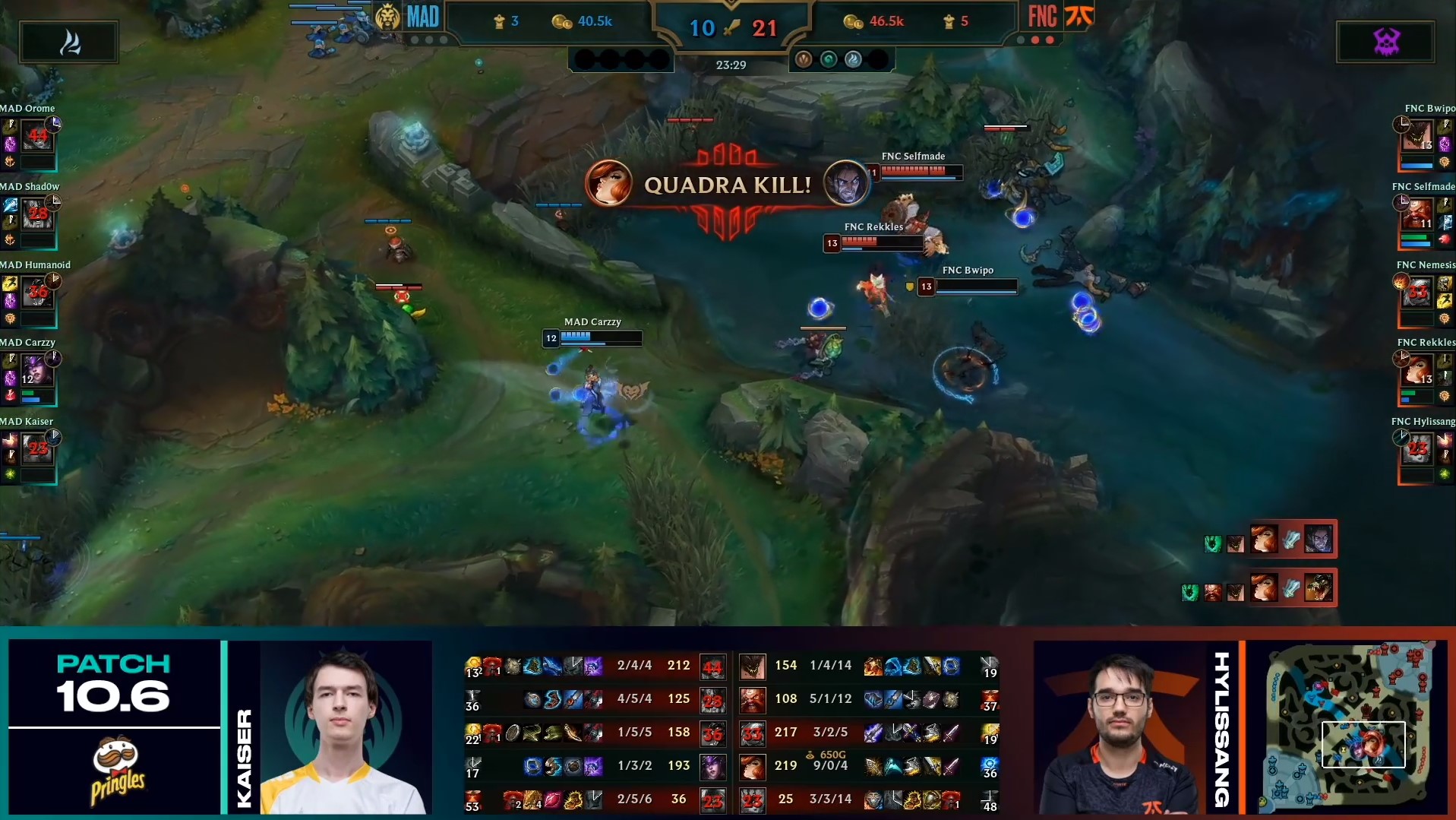
Task: Click the turret count icon beside the number 3
Action: tap(497, 21)
